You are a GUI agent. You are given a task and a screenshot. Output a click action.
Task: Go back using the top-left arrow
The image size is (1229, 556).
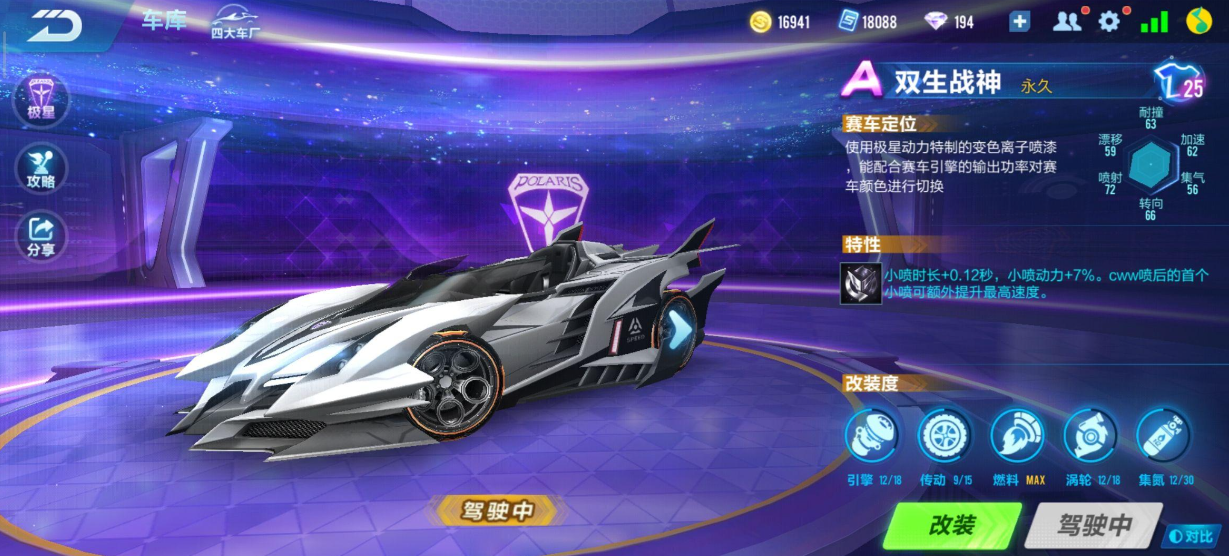click(x=53, y=24)
